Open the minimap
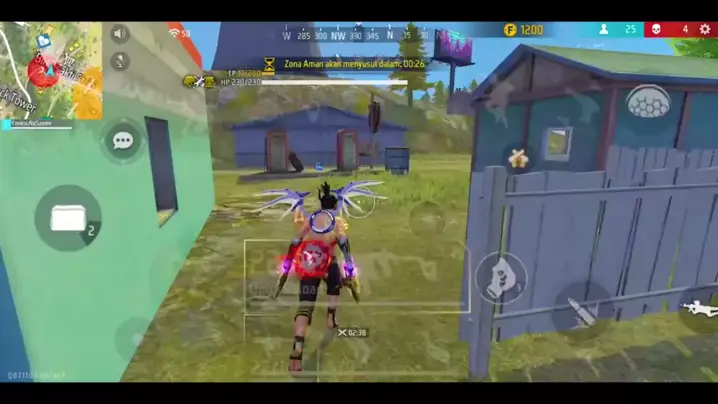This screenshot has height=404, width=718. tap(50, 68)
